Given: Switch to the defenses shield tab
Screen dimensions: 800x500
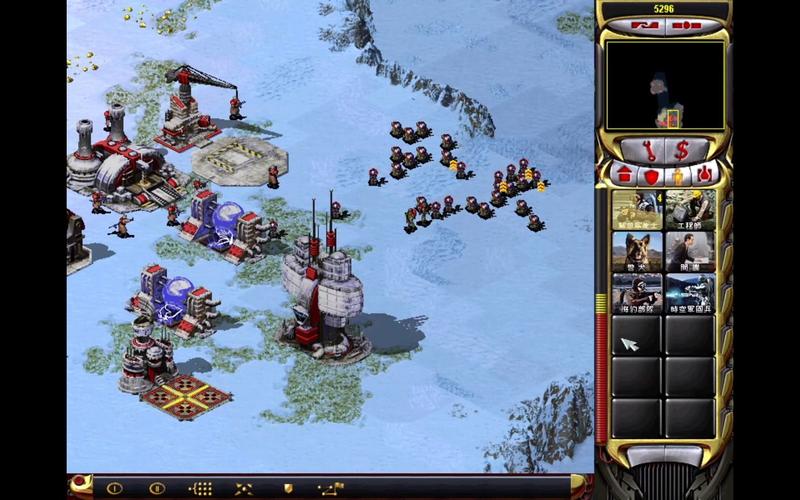Looking at the screenshot, I should point(650,176).
